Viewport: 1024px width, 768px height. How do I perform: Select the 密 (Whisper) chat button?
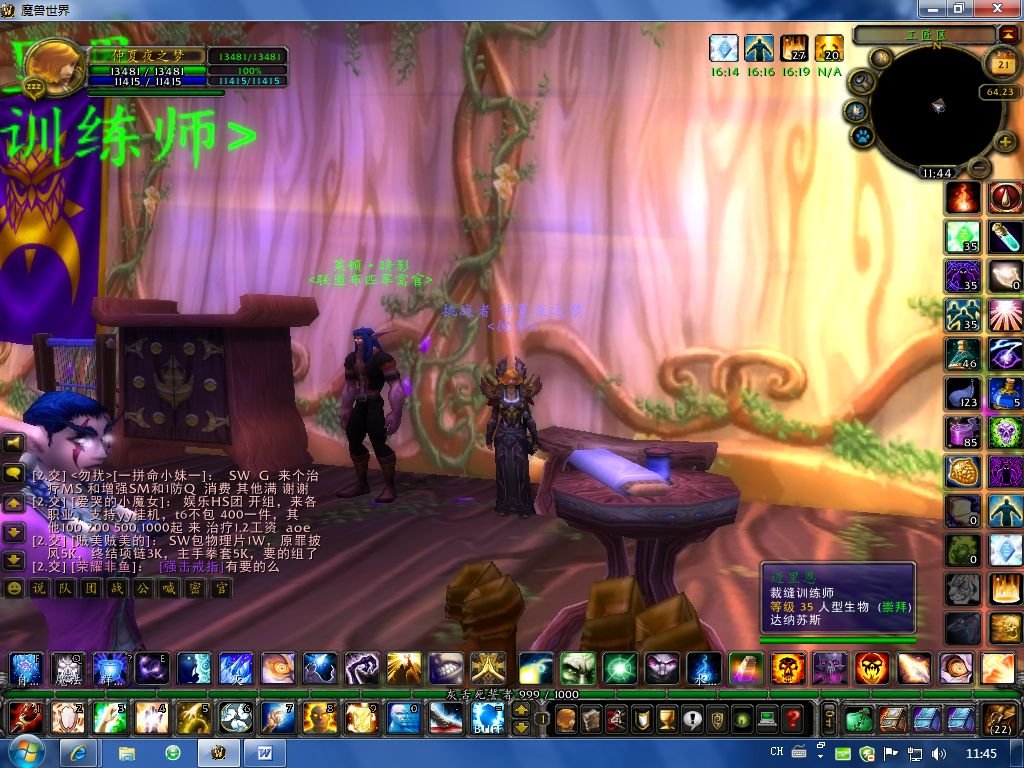pyautogui.click(x=194, y=589)
